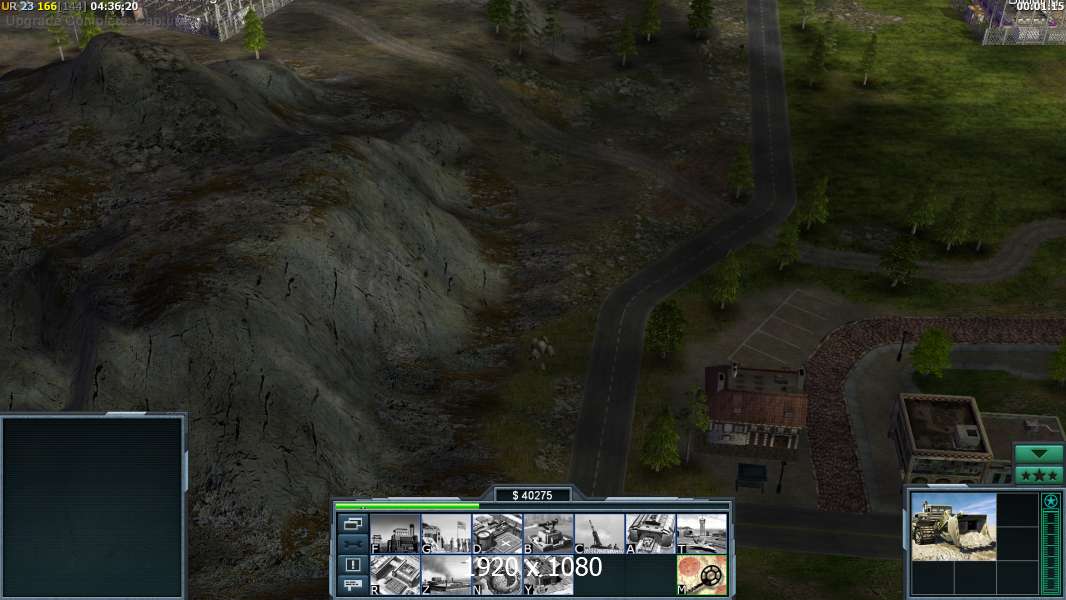
Task: Build the smoking structure labeled Z
Action: tap(446, 575)
